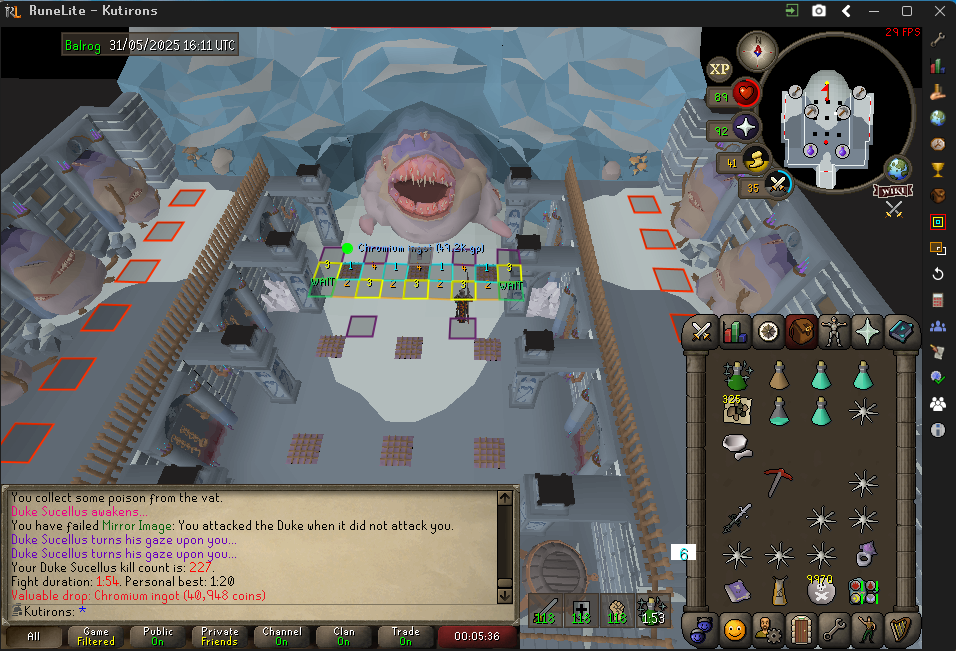Select the rune pouch in inventory
The width and height of the screenshot is (956, 651).
pos(863,590)
